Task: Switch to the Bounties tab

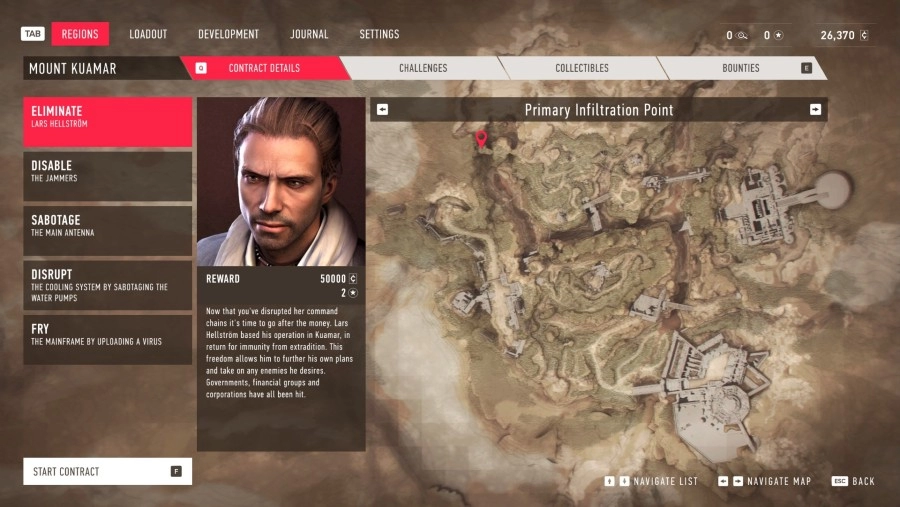Action: [x=741, y=68]
